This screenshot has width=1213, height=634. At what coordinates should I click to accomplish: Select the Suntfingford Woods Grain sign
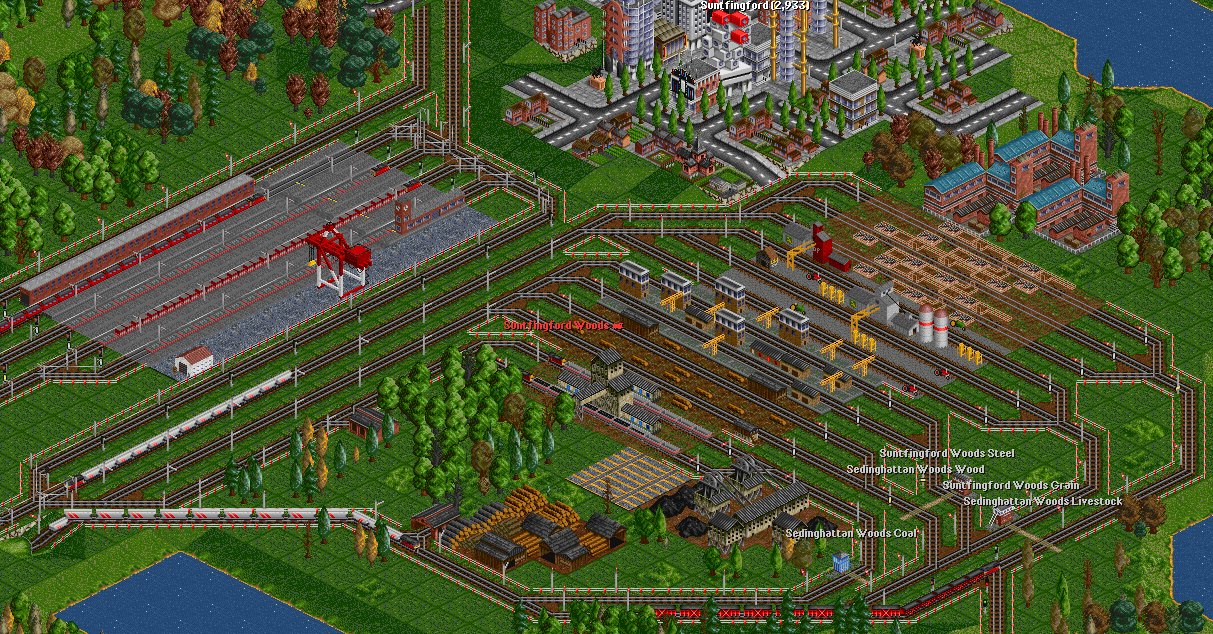pyautogui.click(x=1010, y=485)
